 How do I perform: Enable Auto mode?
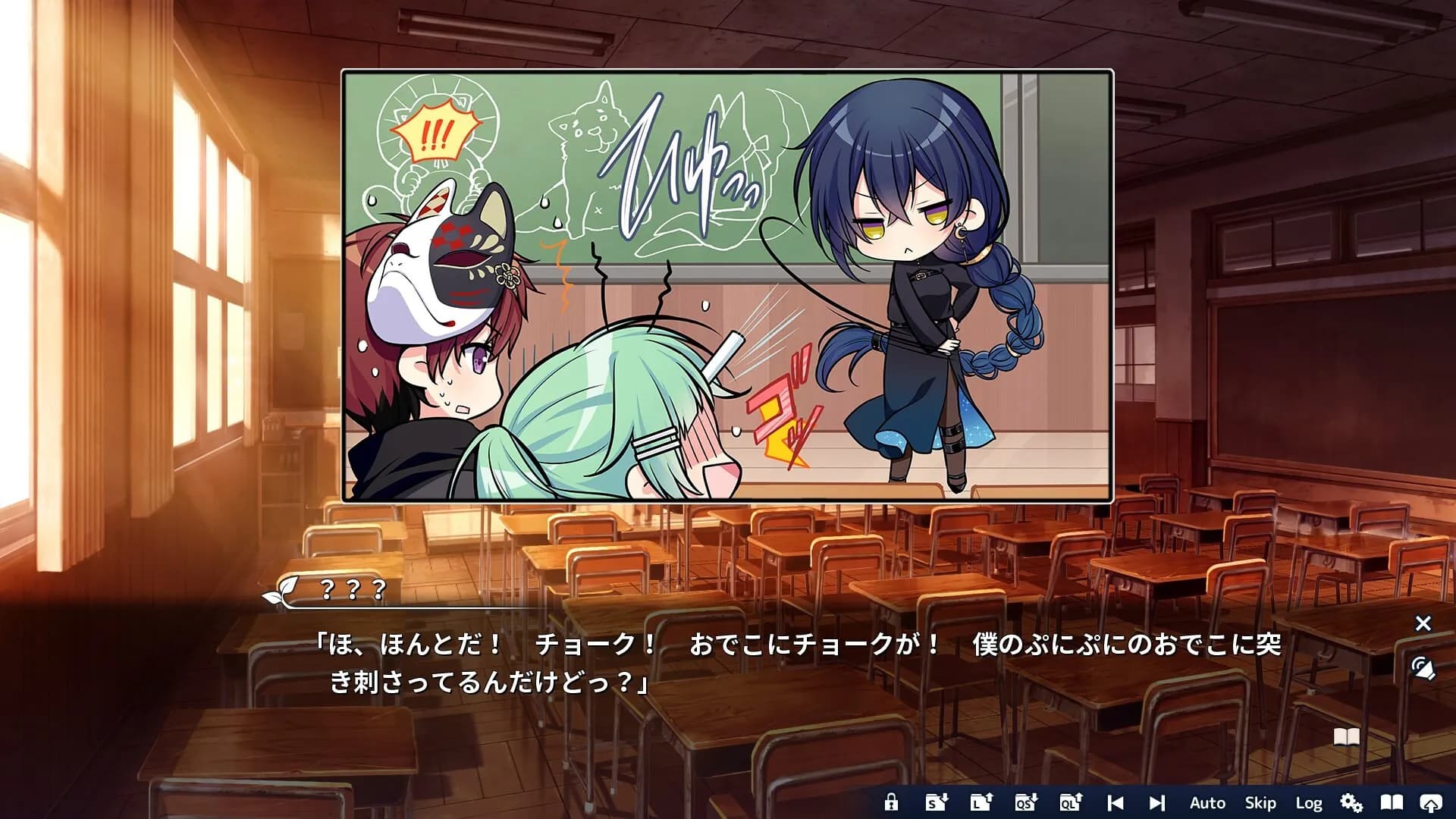(1207, 802)
